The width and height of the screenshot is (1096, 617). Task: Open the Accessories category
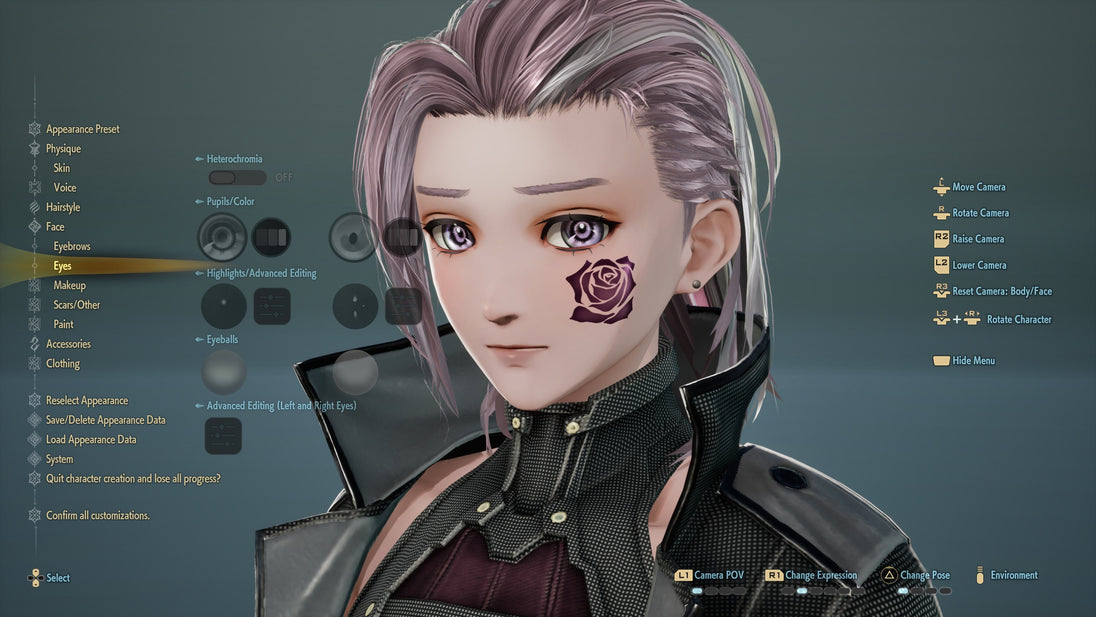click(68, 344)
